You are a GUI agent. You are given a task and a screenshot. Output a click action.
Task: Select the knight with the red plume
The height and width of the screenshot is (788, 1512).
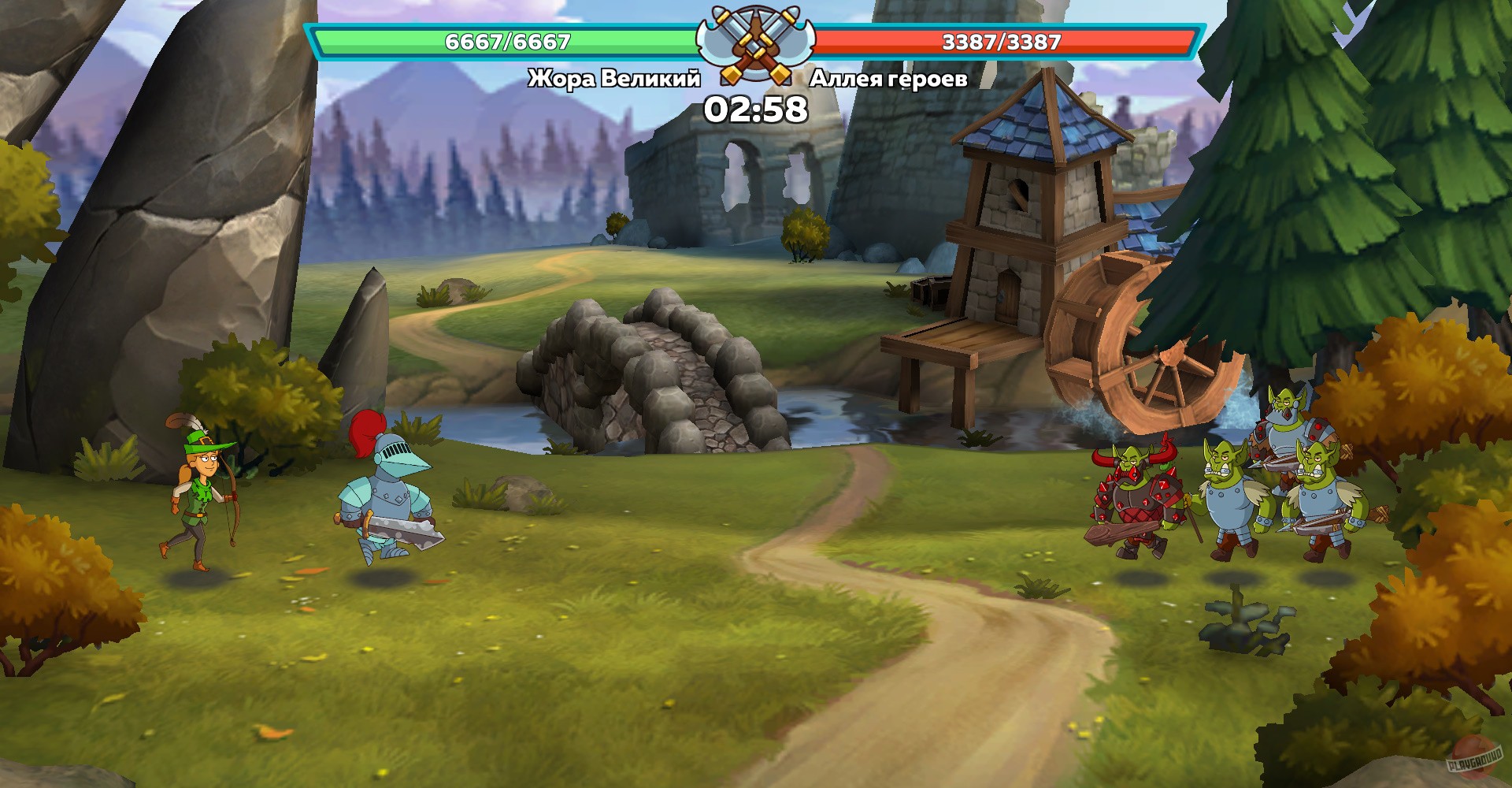(x=390, y=496)
